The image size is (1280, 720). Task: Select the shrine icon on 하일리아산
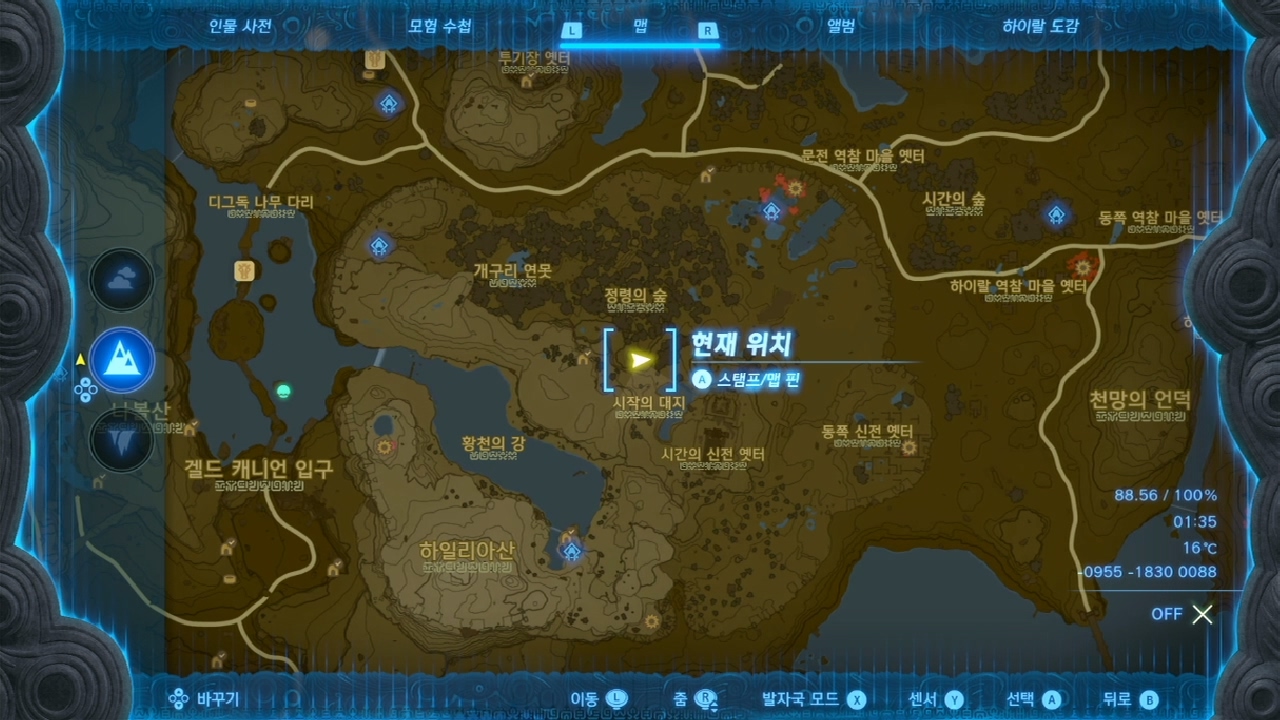coord(571,550)
